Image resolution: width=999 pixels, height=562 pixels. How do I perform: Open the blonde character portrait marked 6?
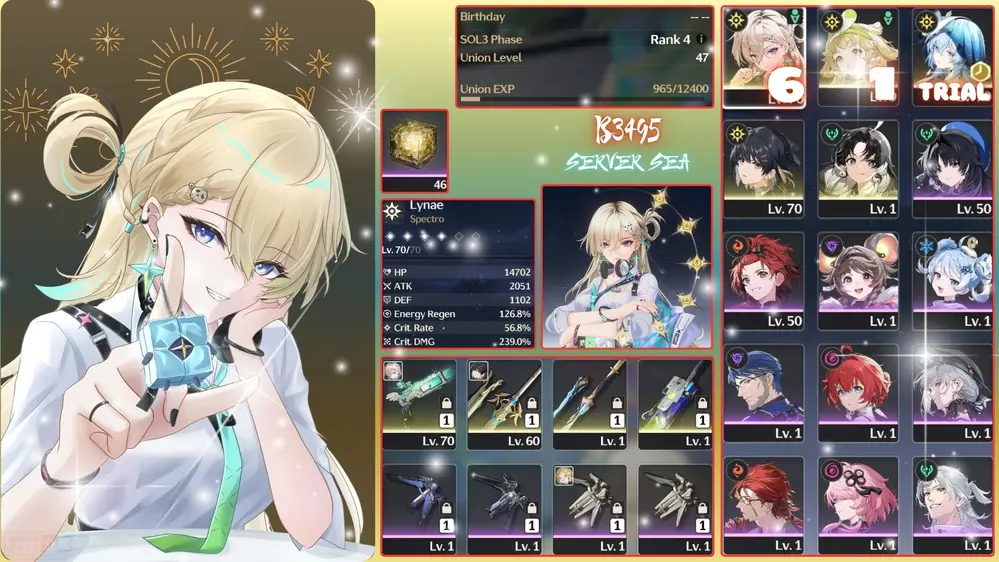pyautogui.click(x=764, y=58)
